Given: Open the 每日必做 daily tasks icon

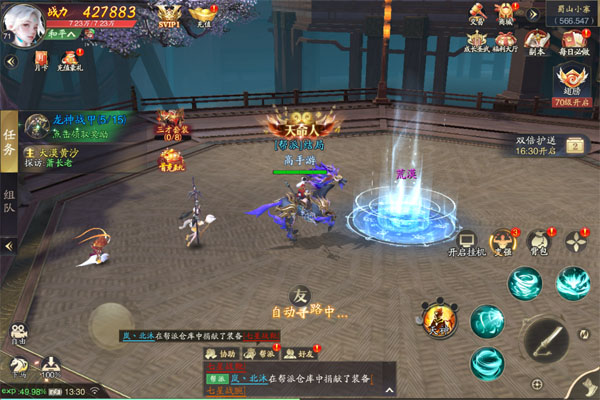Looking at the screenshot, I should point(573,41).
